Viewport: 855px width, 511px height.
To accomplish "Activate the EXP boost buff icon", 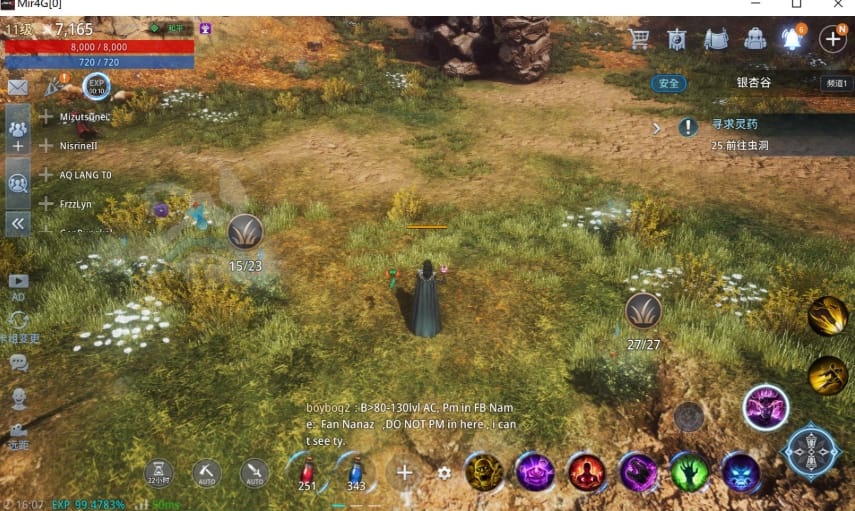I will click(97, 85).
